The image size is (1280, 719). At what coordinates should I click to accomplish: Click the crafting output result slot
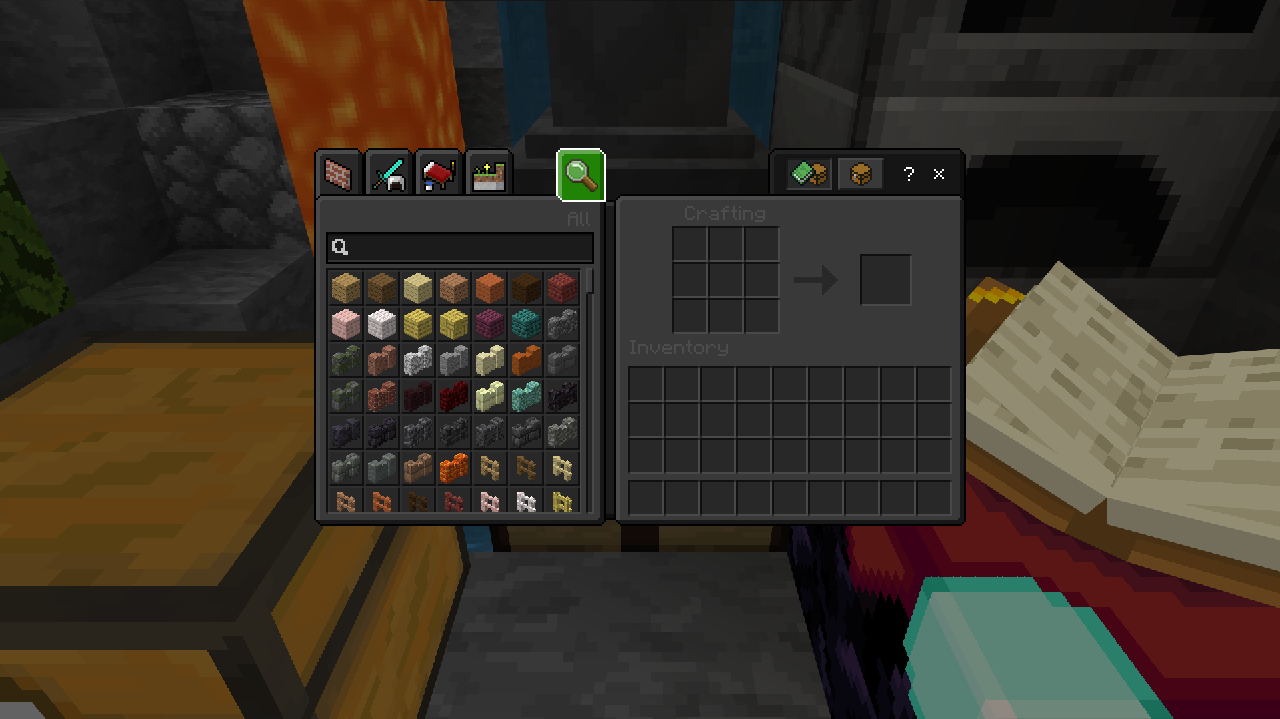coord(885,280)
